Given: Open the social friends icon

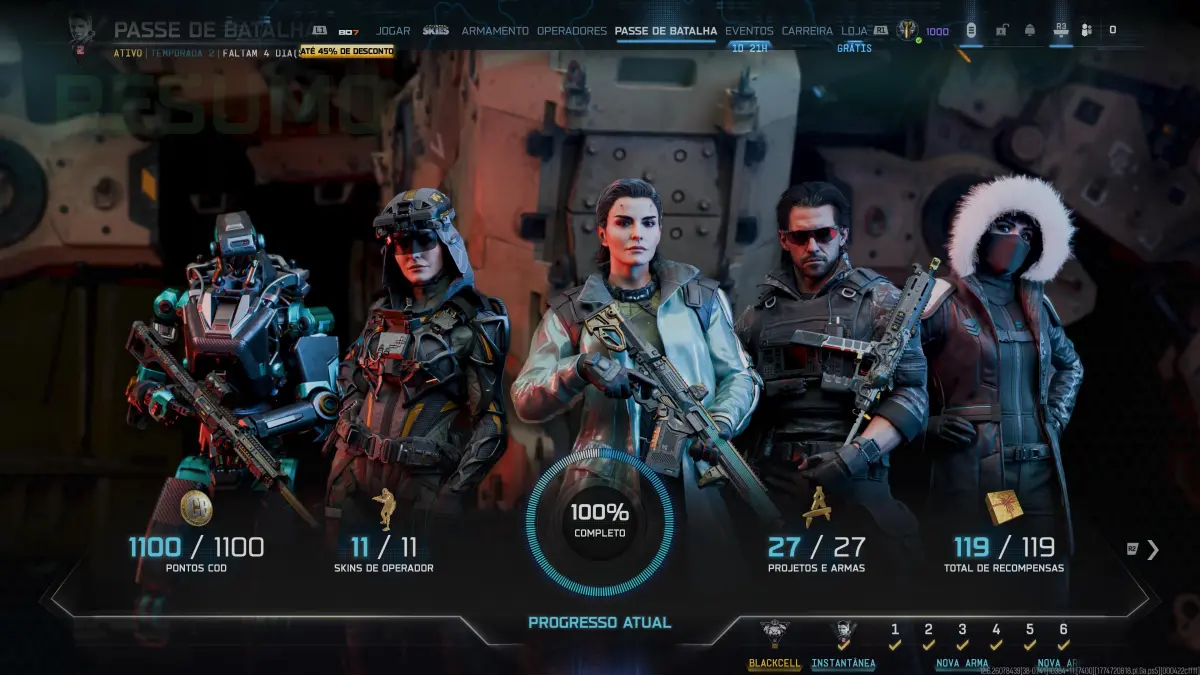Looking at the screenshot, I should point(1087,30).
